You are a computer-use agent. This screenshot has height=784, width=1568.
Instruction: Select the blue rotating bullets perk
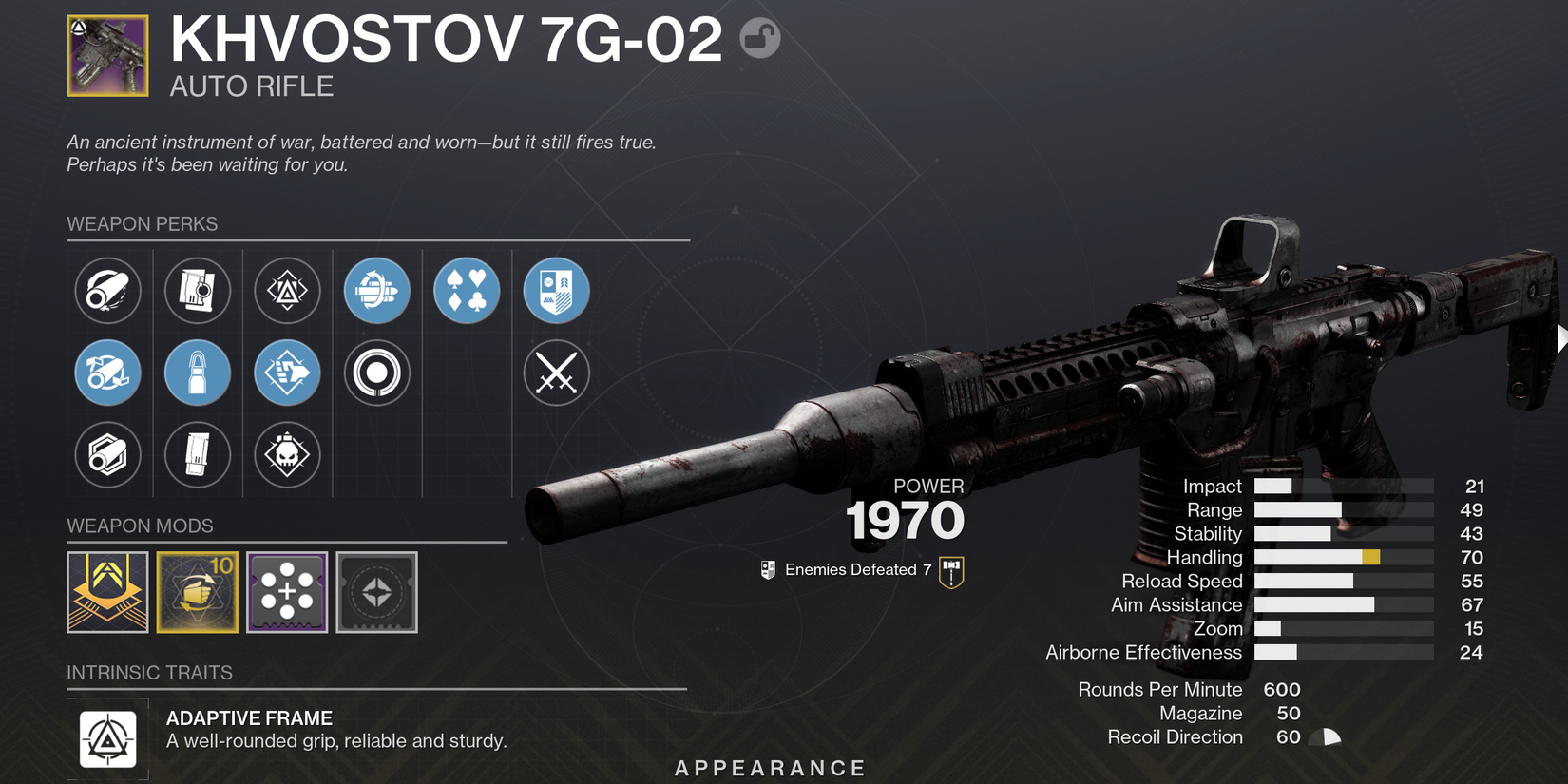(377, 290)
